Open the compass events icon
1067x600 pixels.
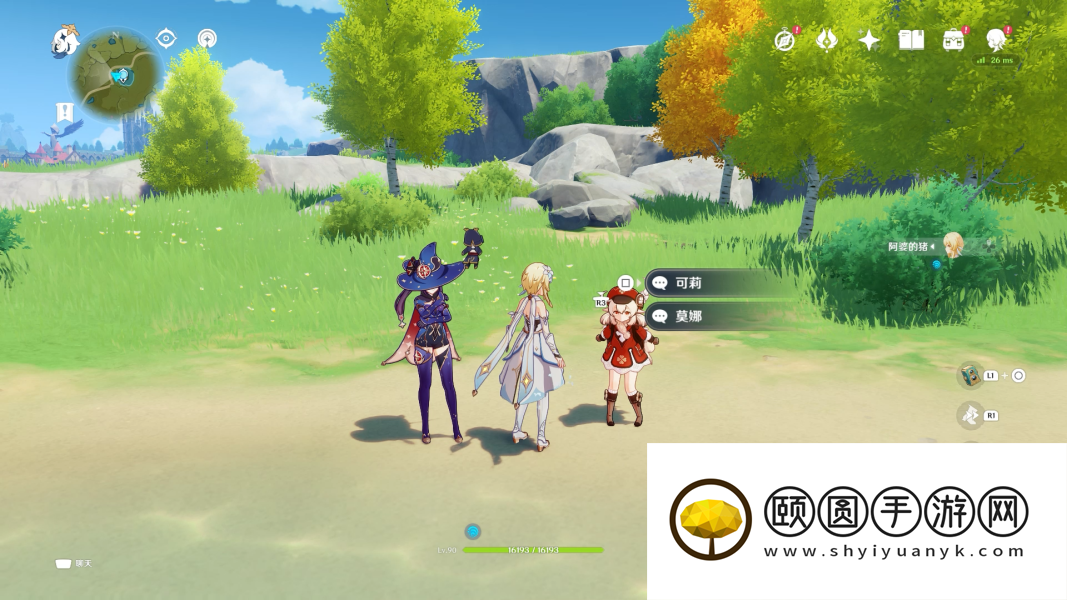(x=785, y=40)
